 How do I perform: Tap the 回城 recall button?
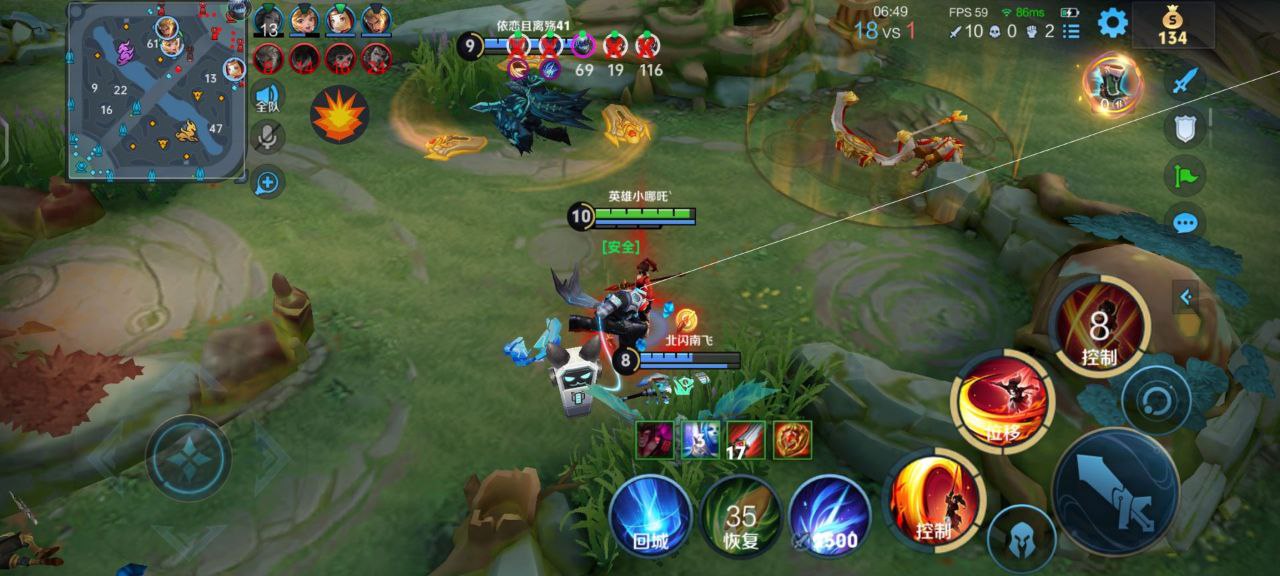tap(650, 515)
